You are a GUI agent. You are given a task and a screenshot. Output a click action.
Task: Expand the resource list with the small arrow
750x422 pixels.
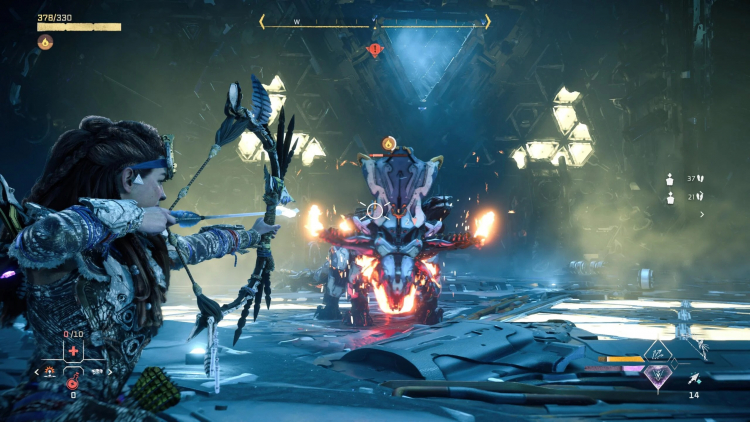[x=701, y=214]
